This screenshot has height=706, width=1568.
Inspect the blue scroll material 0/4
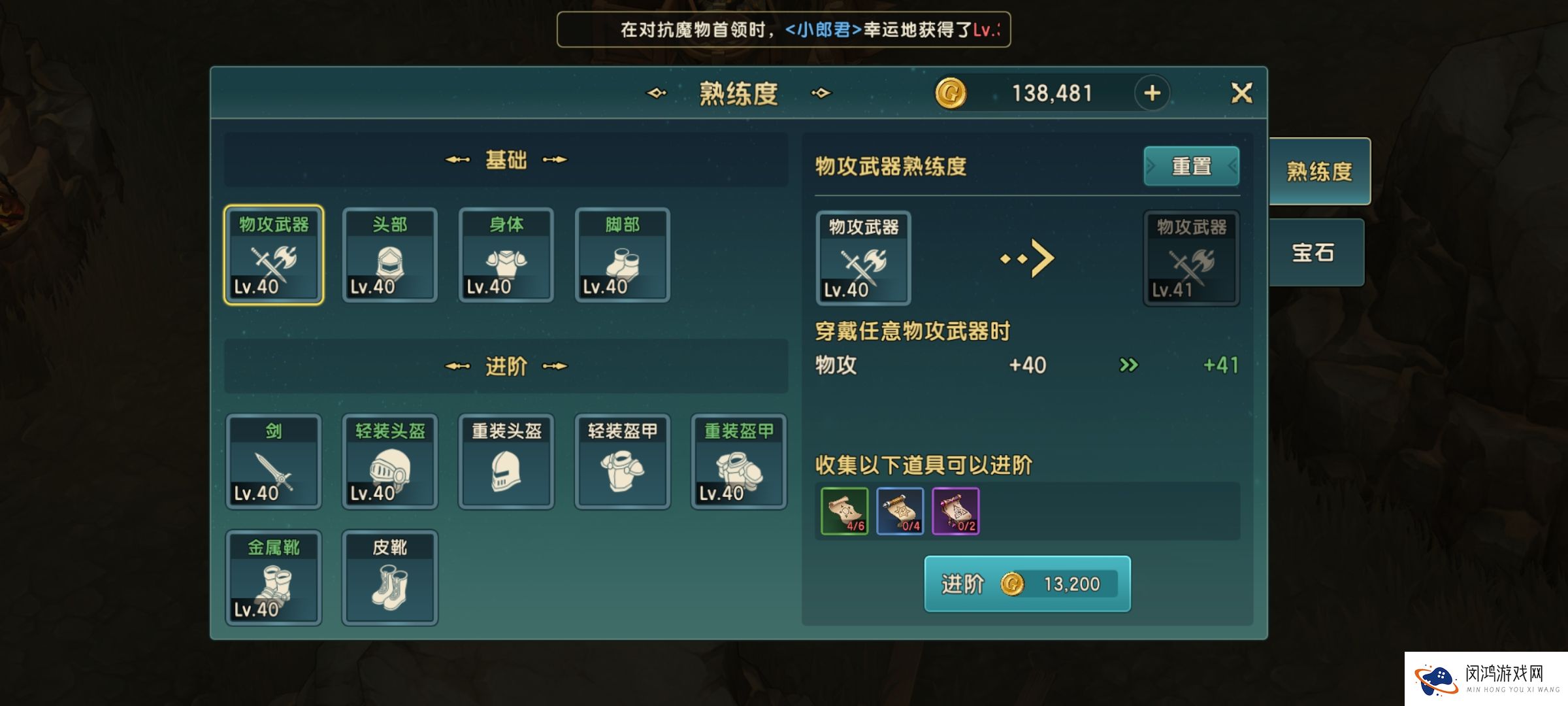[x=900, y=511]
